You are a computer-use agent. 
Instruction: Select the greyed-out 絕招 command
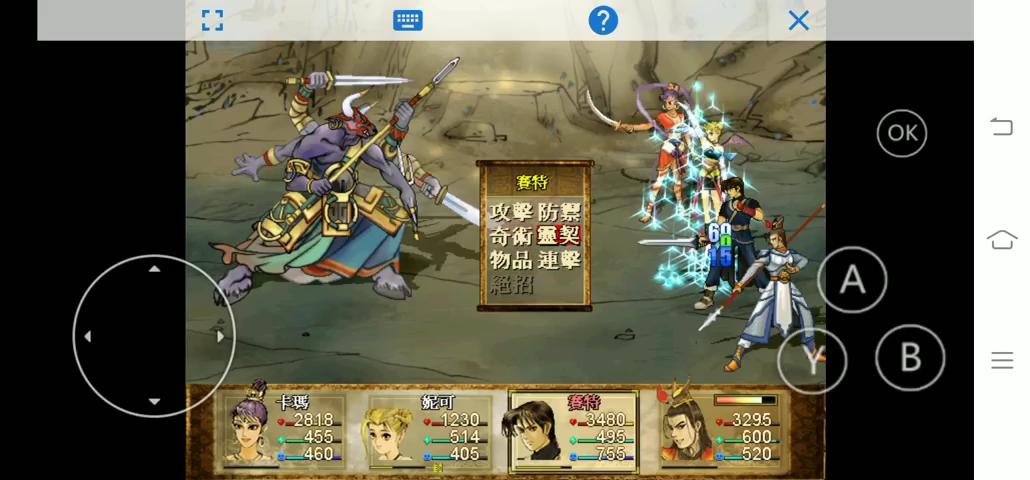coord(511,284)
